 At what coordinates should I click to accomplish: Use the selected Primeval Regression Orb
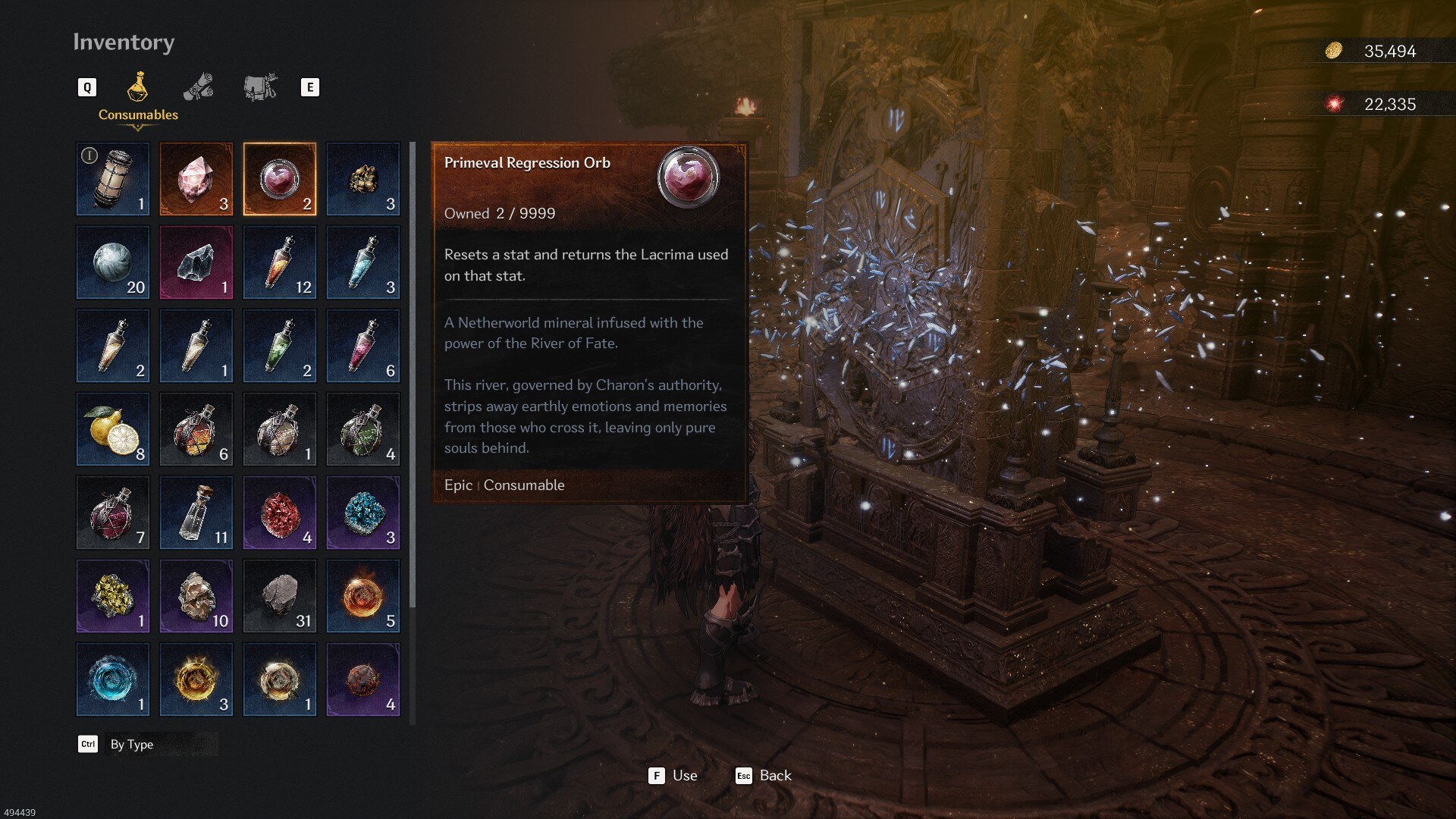pos(673,775)
